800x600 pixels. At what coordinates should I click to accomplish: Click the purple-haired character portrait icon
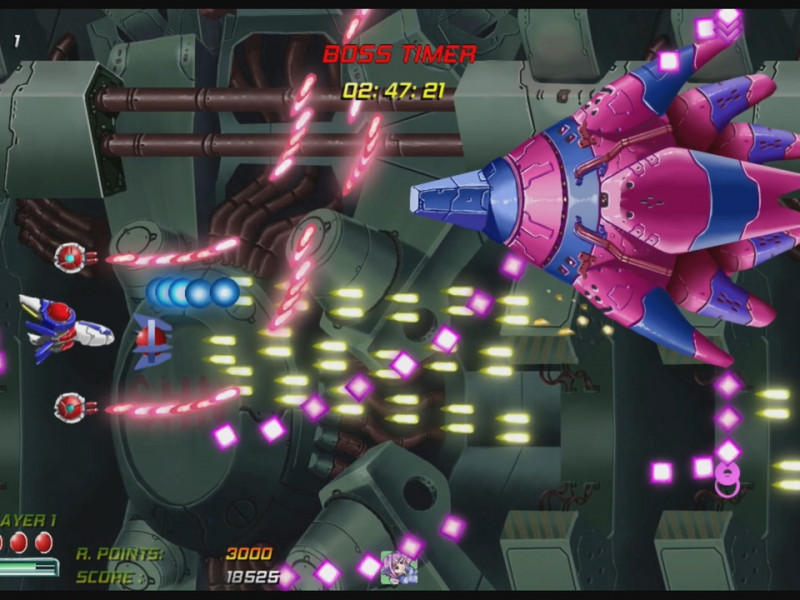click(x=399, y=568)
